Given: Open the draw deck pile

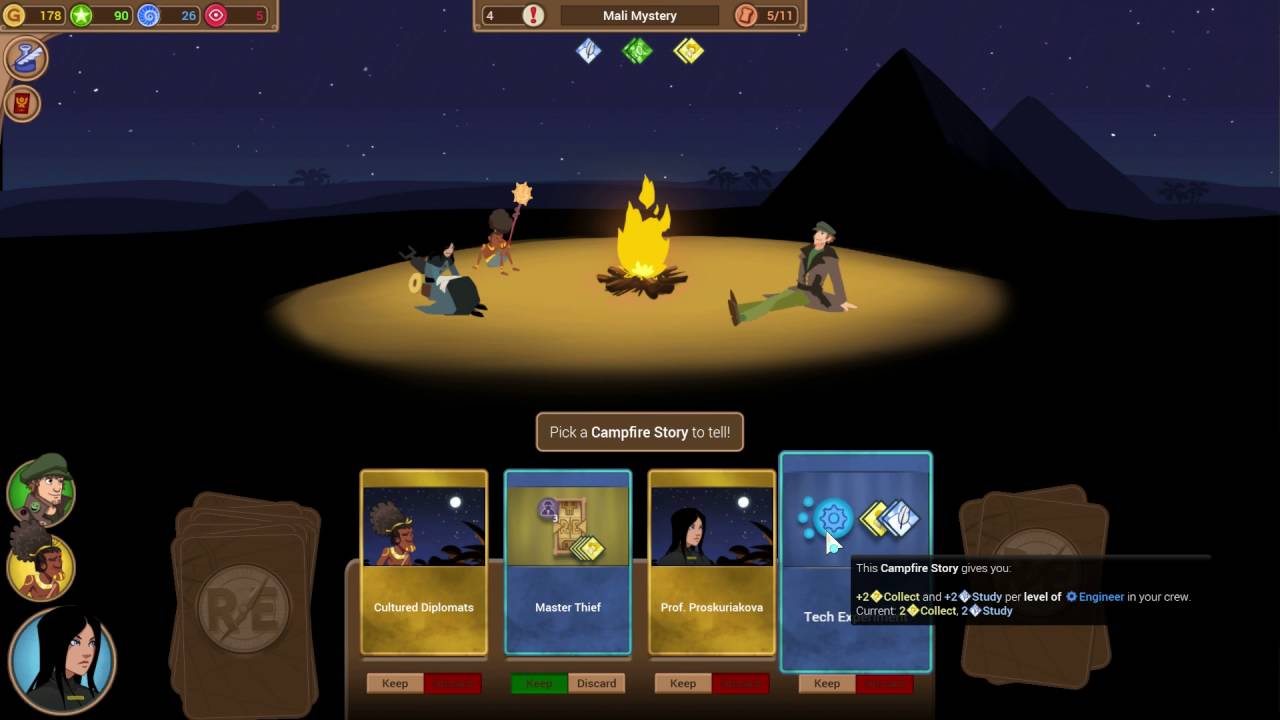Looking at the screenshot, I should 246,595.
